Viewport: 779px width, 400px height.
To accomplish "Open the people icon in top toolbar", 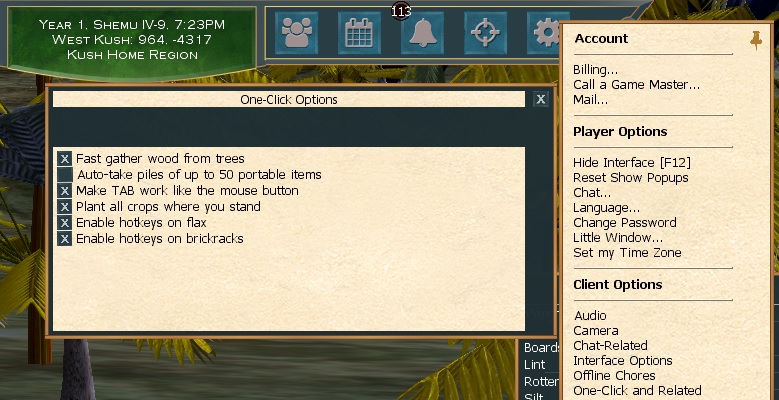I will click(297, 34).
